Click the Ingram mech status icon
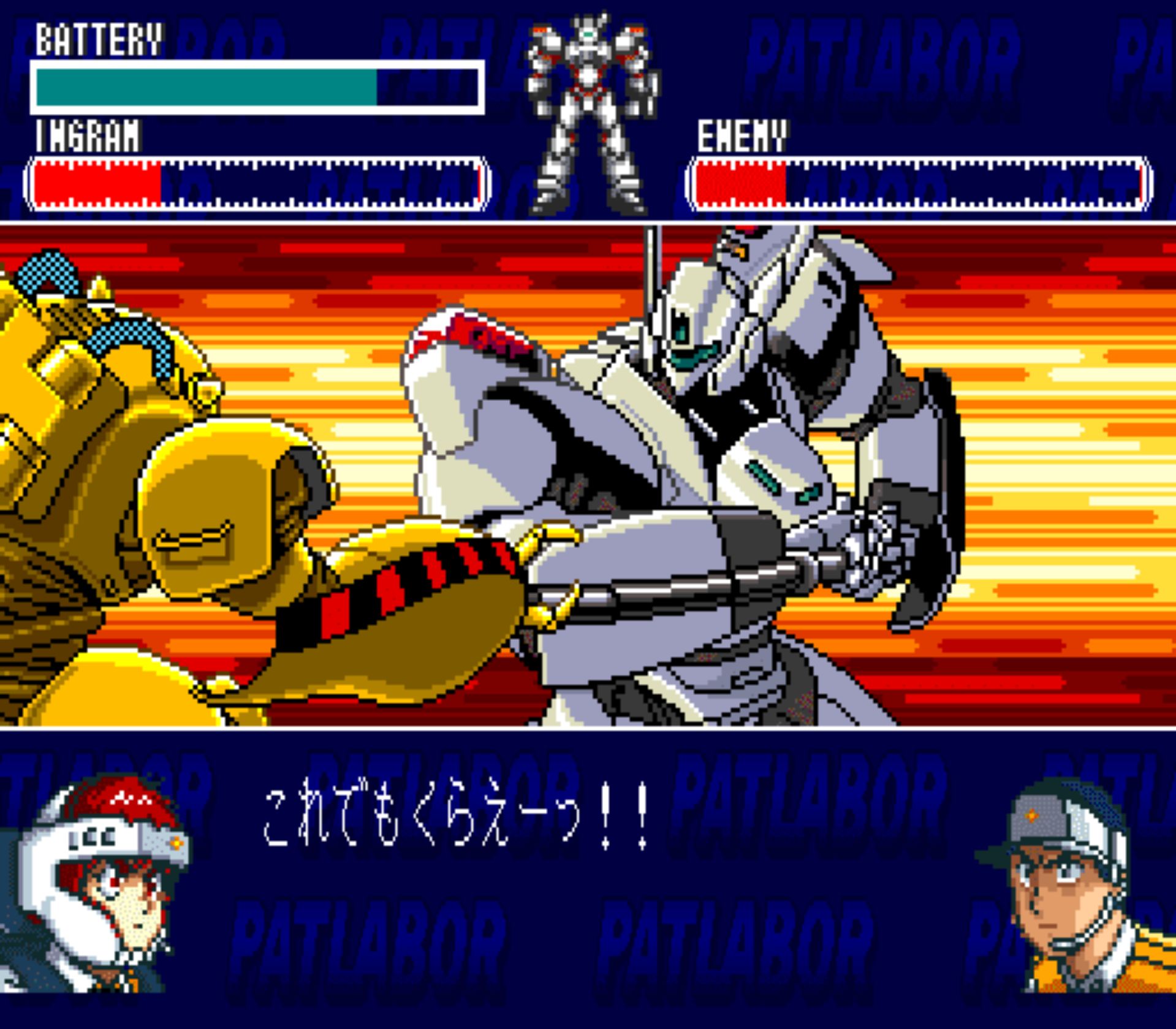This screenshot has height=1029, width=1176. coord(590,113)
